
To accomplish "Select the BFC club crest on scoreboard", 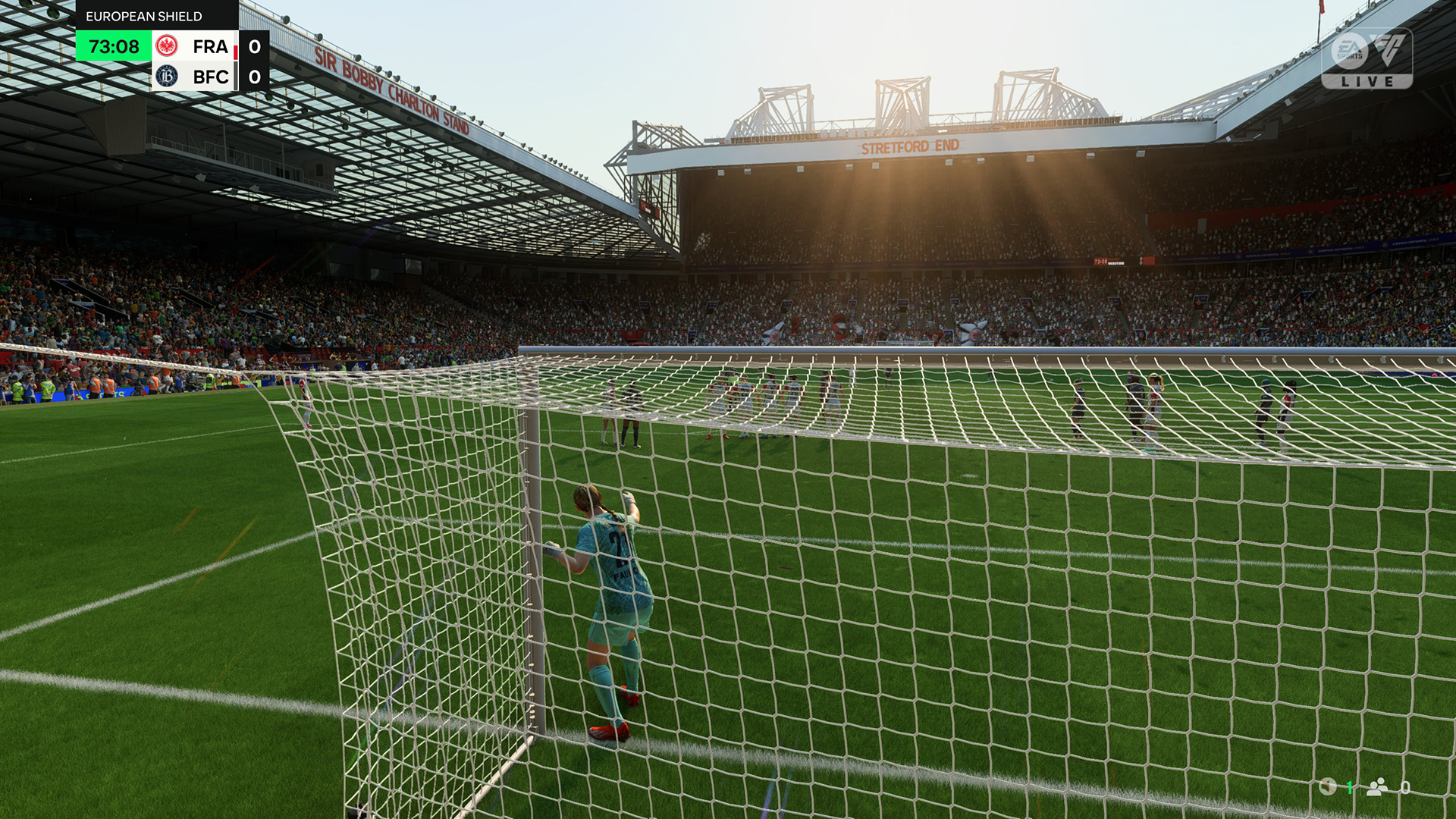I will [x=167, y=77].
